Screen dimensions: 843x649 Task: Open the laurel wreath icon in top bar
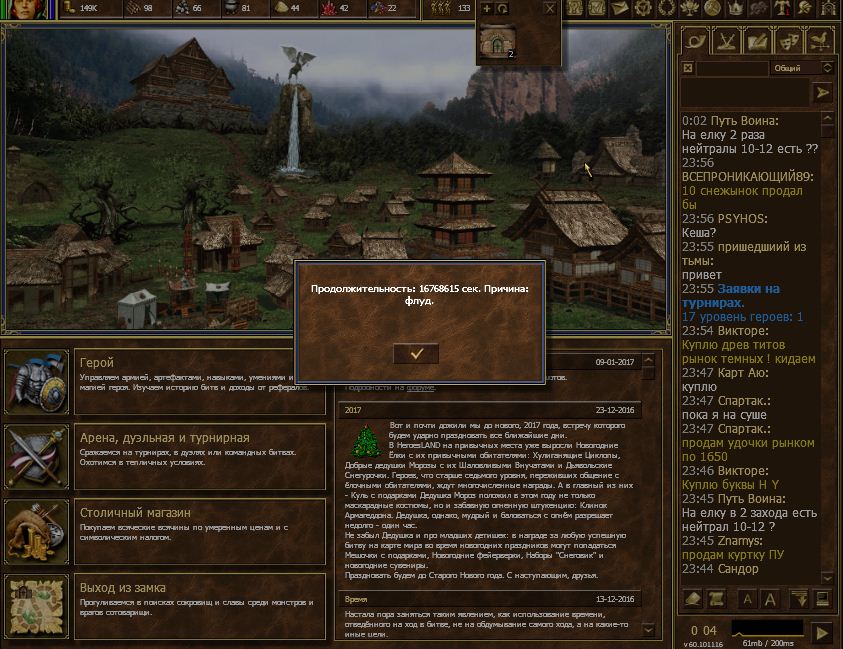click(665, 8)
